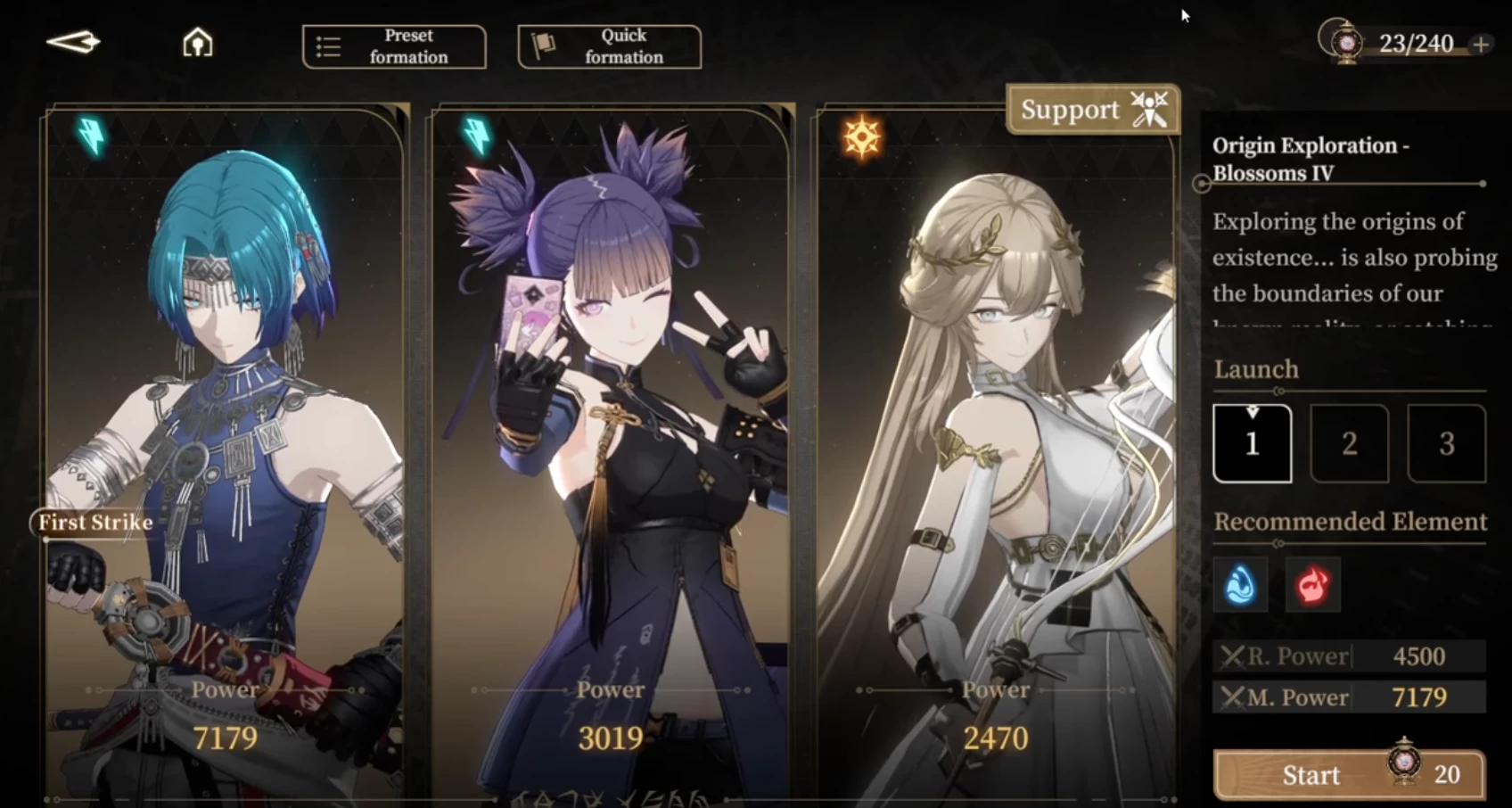Select launch slot 1

click(x=1252, y=443)
